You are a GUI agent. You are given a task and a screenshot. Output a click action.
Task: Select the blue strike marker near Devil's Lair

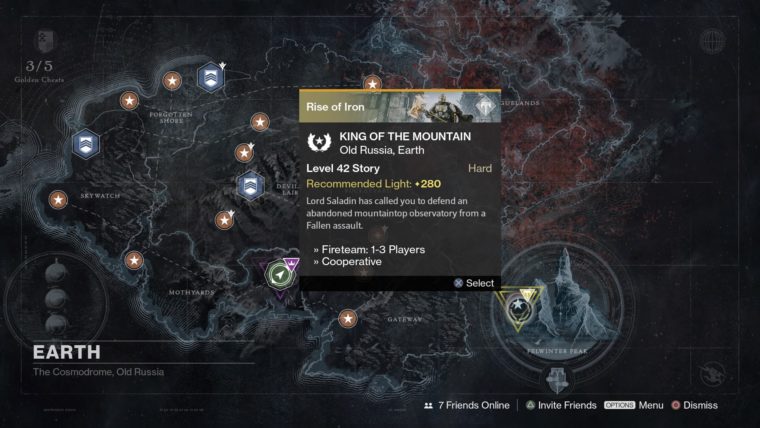[x=249, y=185]
